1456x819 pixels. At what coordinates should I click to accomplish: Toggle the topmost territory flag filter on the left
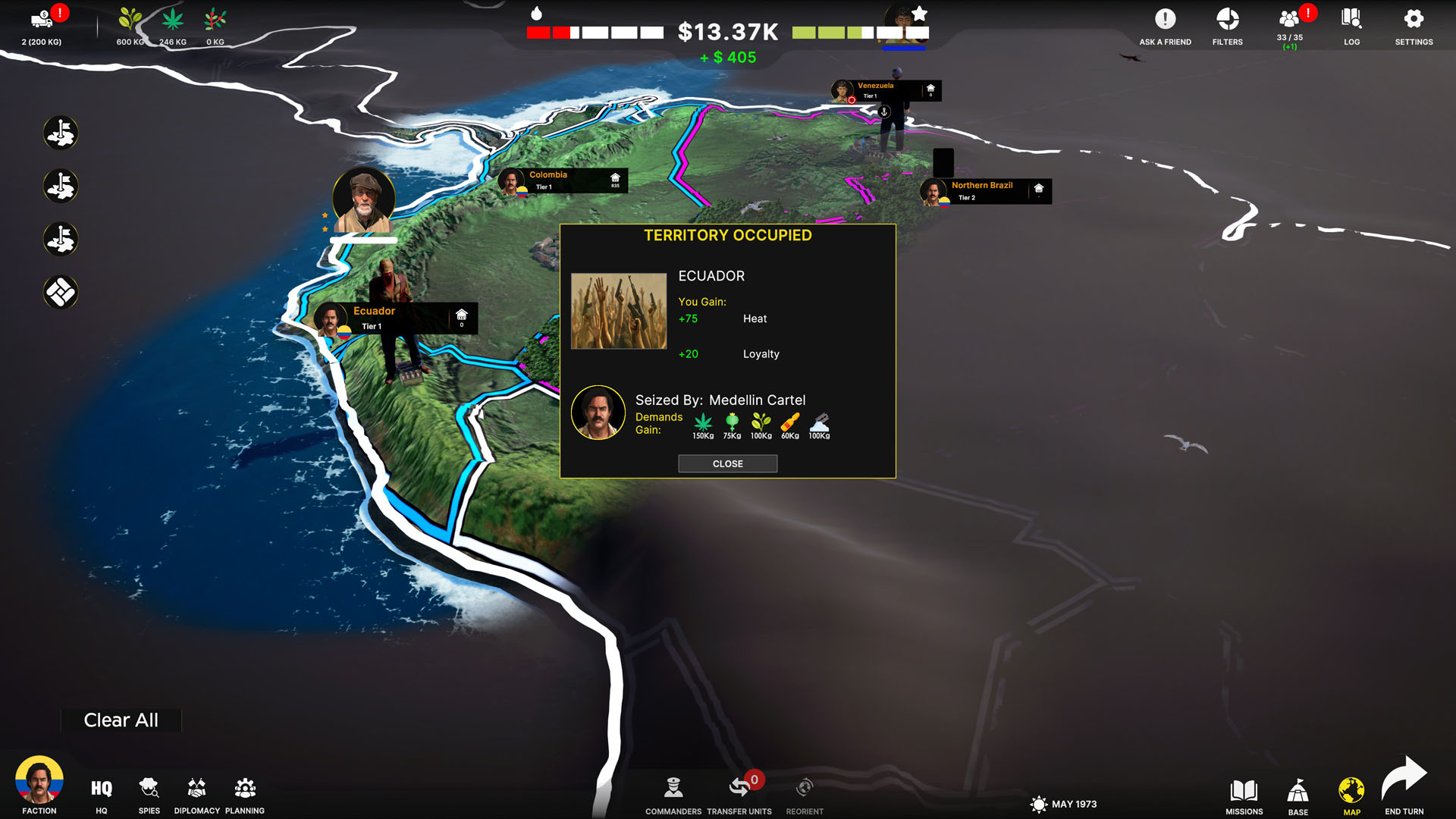click(61, 132)
